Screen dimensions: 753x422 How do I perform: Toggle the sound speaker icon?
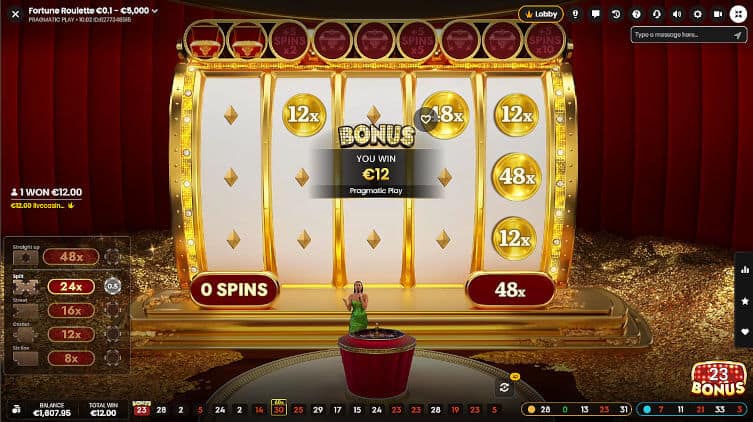677,14
